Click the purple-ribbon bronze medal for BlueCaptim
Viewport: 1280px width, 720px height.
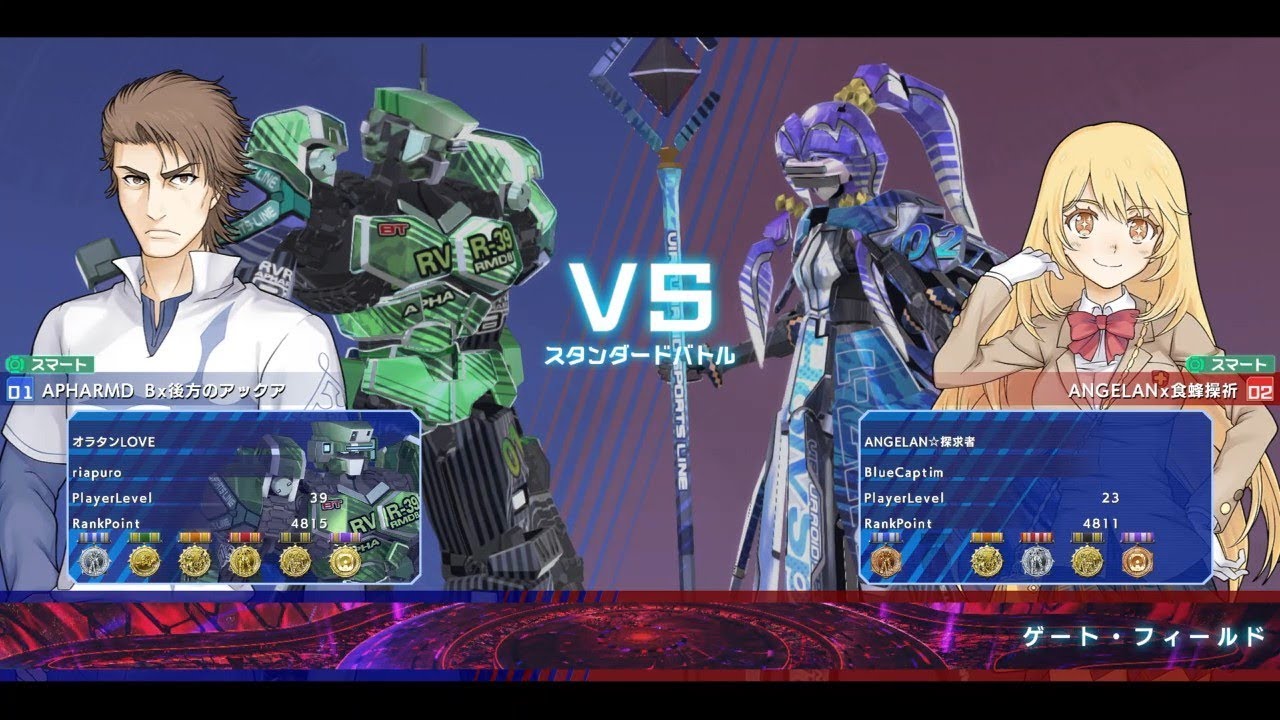[1138, 562]
